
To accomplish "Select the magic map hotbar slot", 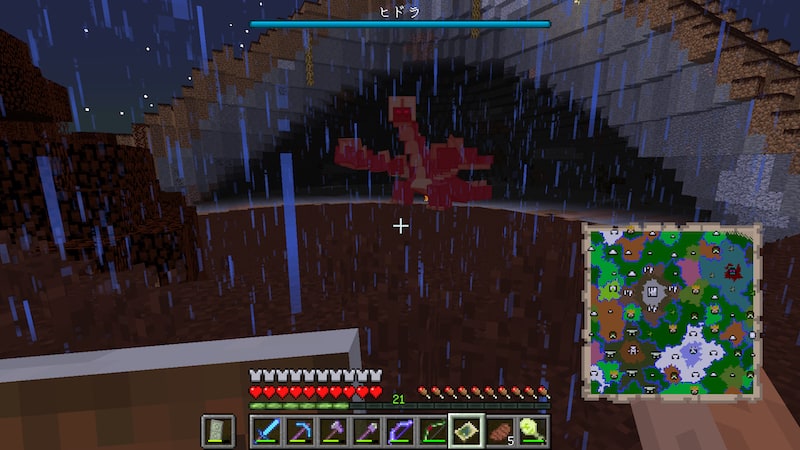I will pos(466,431).
